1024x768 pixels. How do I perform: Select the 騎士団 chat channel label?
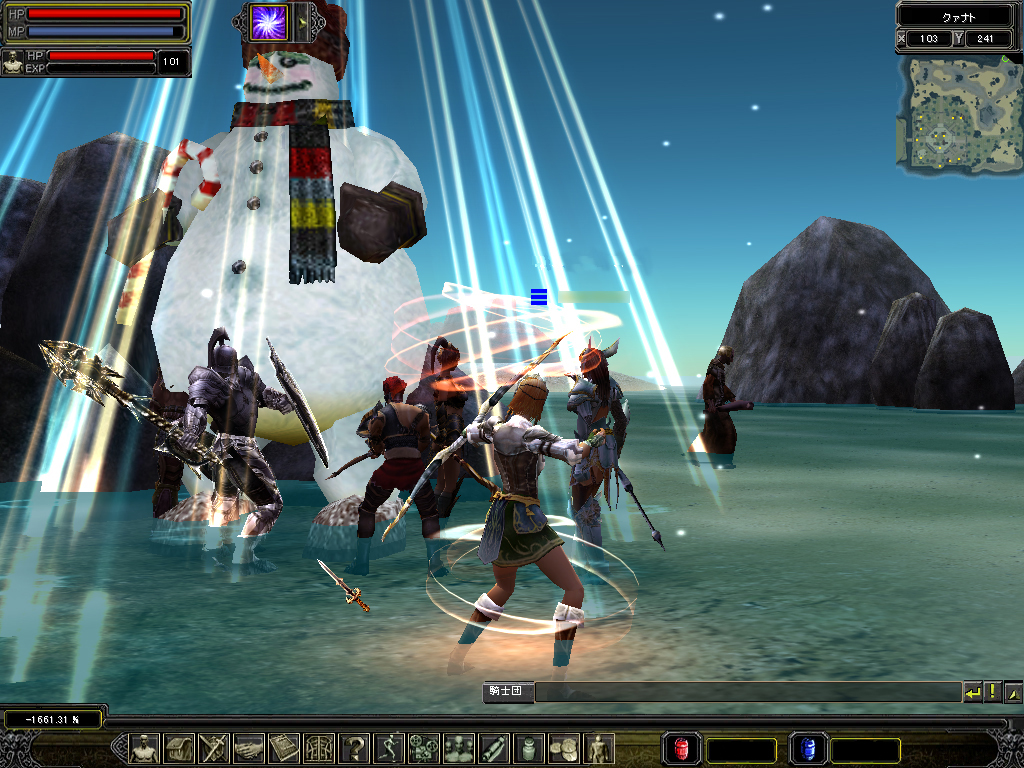point(508,692)
